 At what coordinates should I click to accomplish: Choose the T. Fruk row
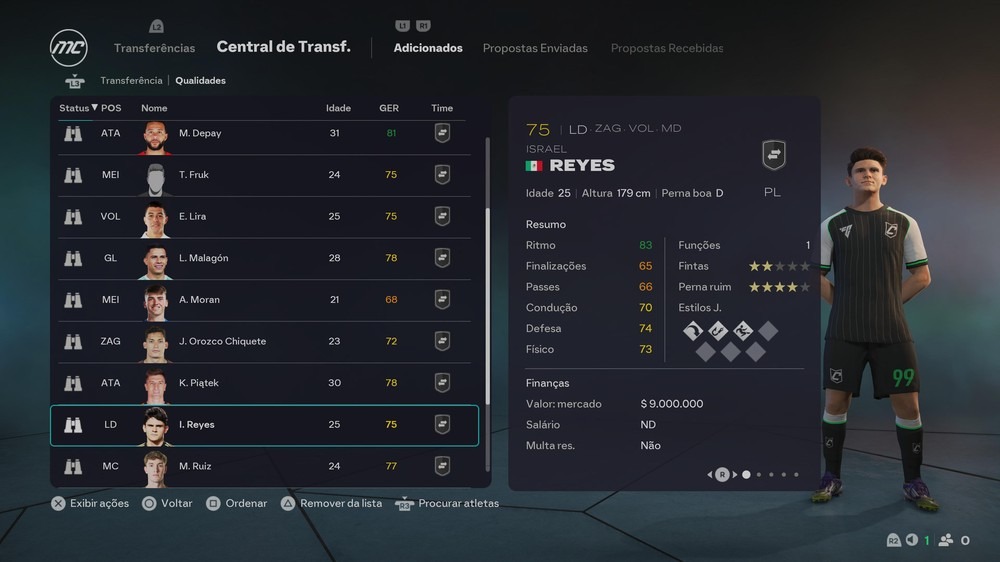[264, 175]
